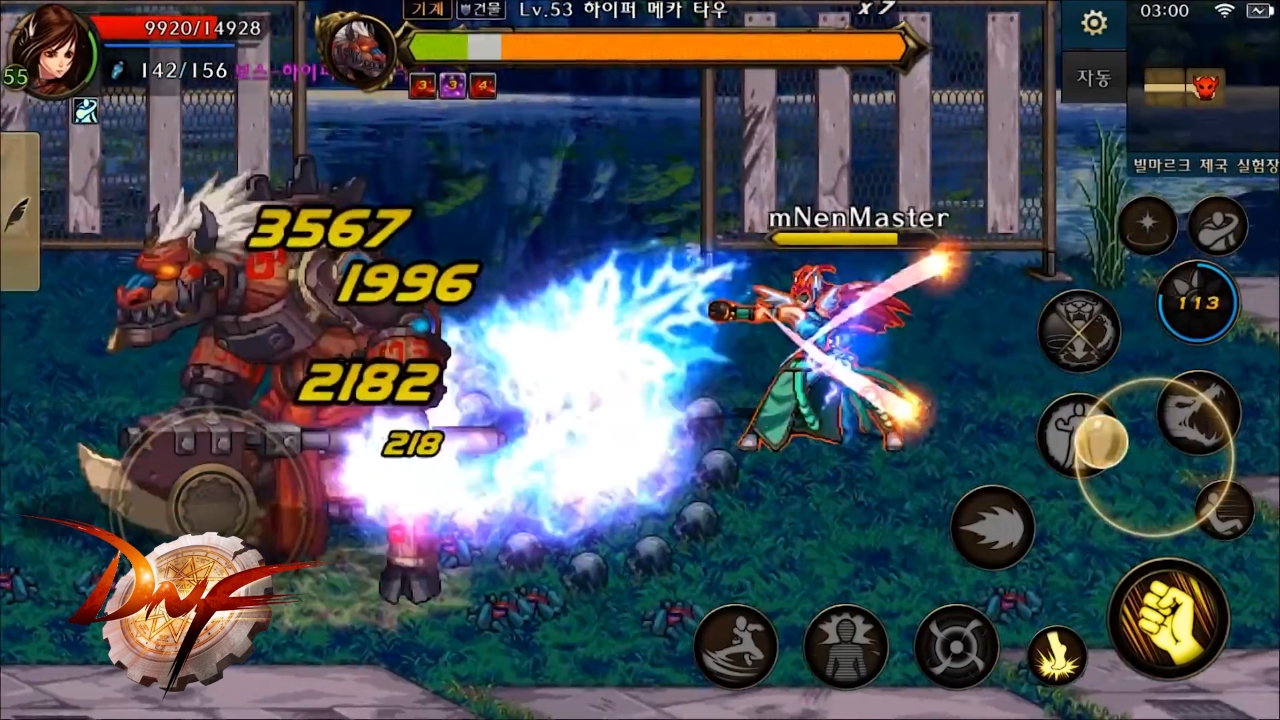Tap the glowing skill with 113 cooldown counter
Screen dimensions: 1280x720
pyautogui.click(x=1198, y=303)
